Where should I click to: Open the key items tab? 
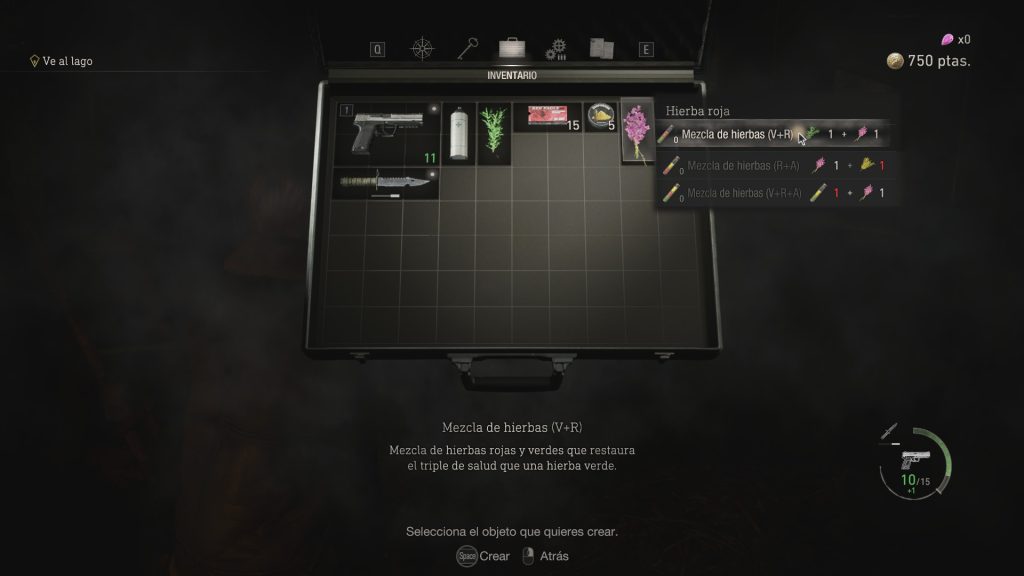[468, 48]
